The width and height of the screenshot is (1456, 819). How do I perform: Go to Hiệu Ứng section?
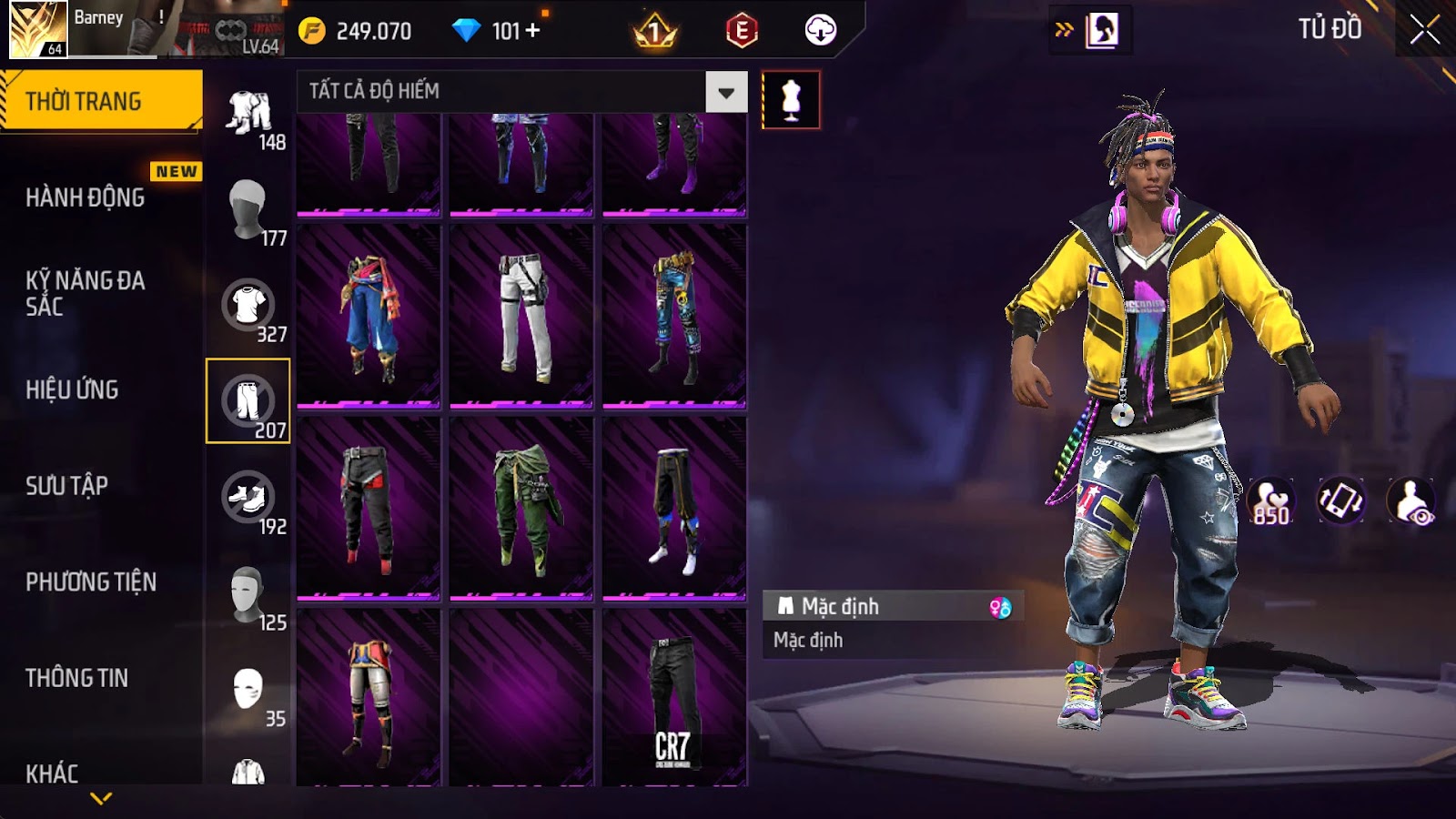(73, 389)
